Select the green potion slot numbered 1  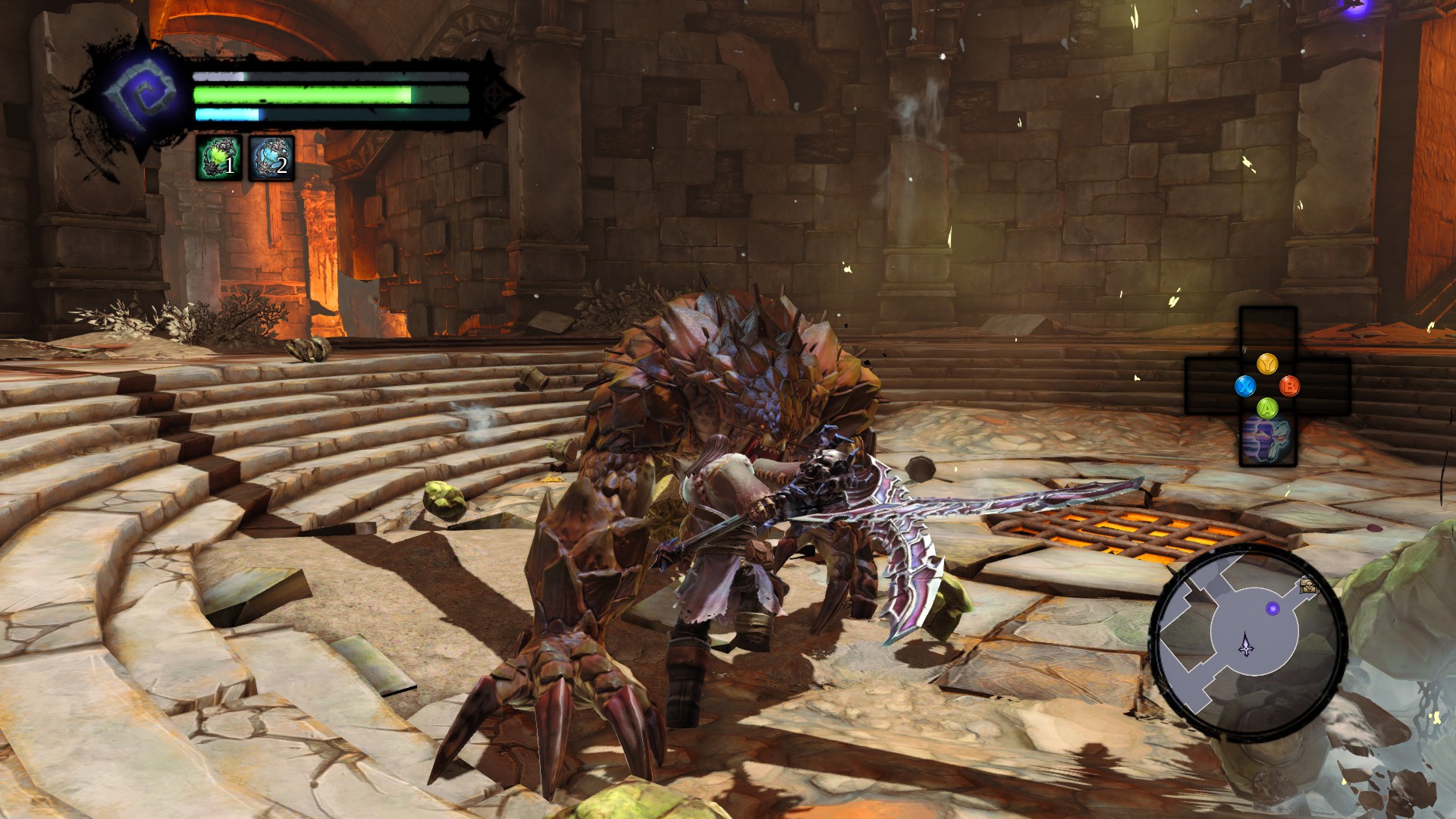219,158
